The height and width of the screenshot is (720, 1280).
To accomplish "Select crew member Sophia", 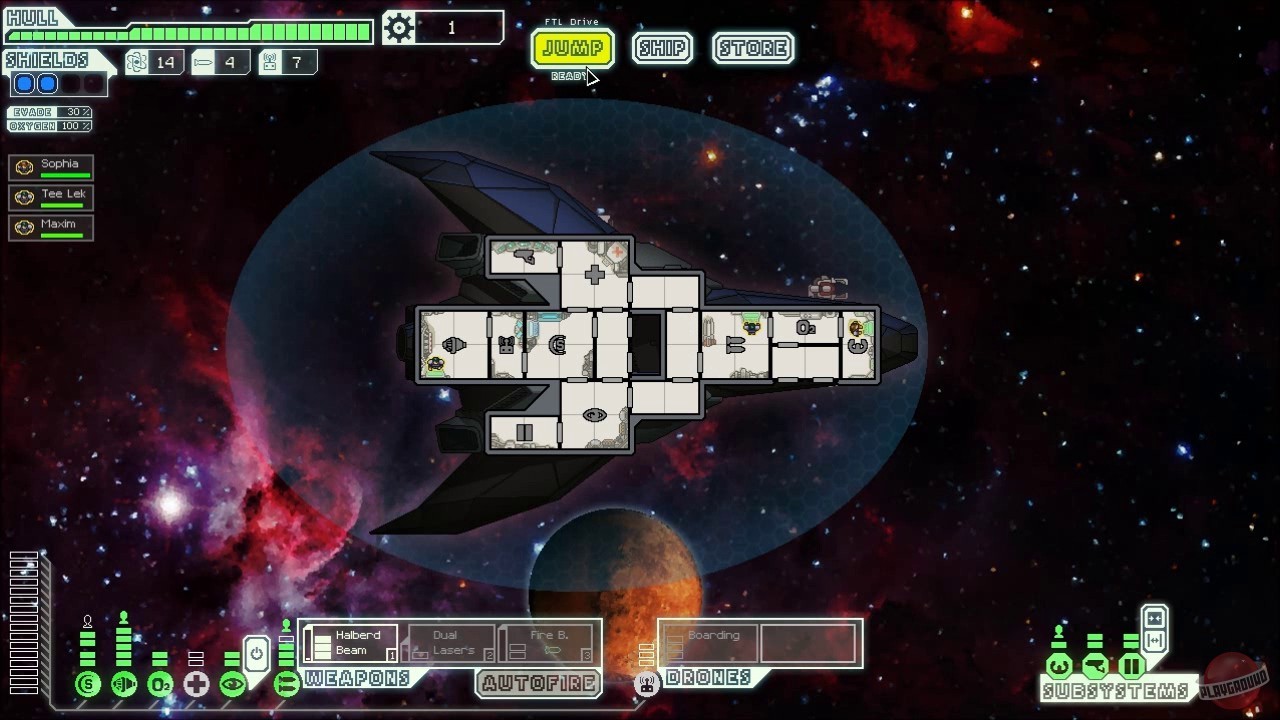I will 50,167.
